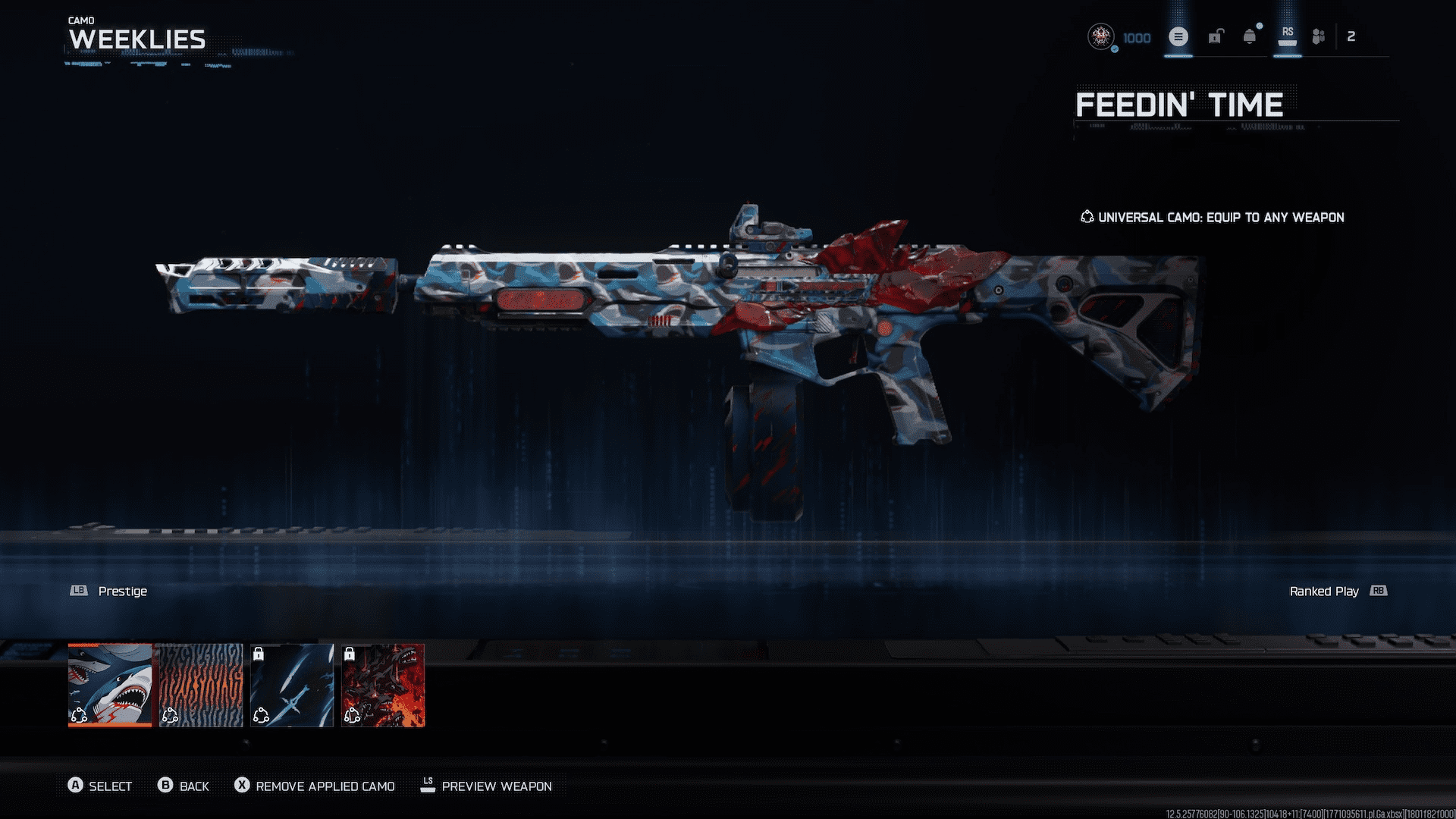This screenshot has height=819, width=1456.
Task: Open the player emblem profile
Action: click(1100, 36)
